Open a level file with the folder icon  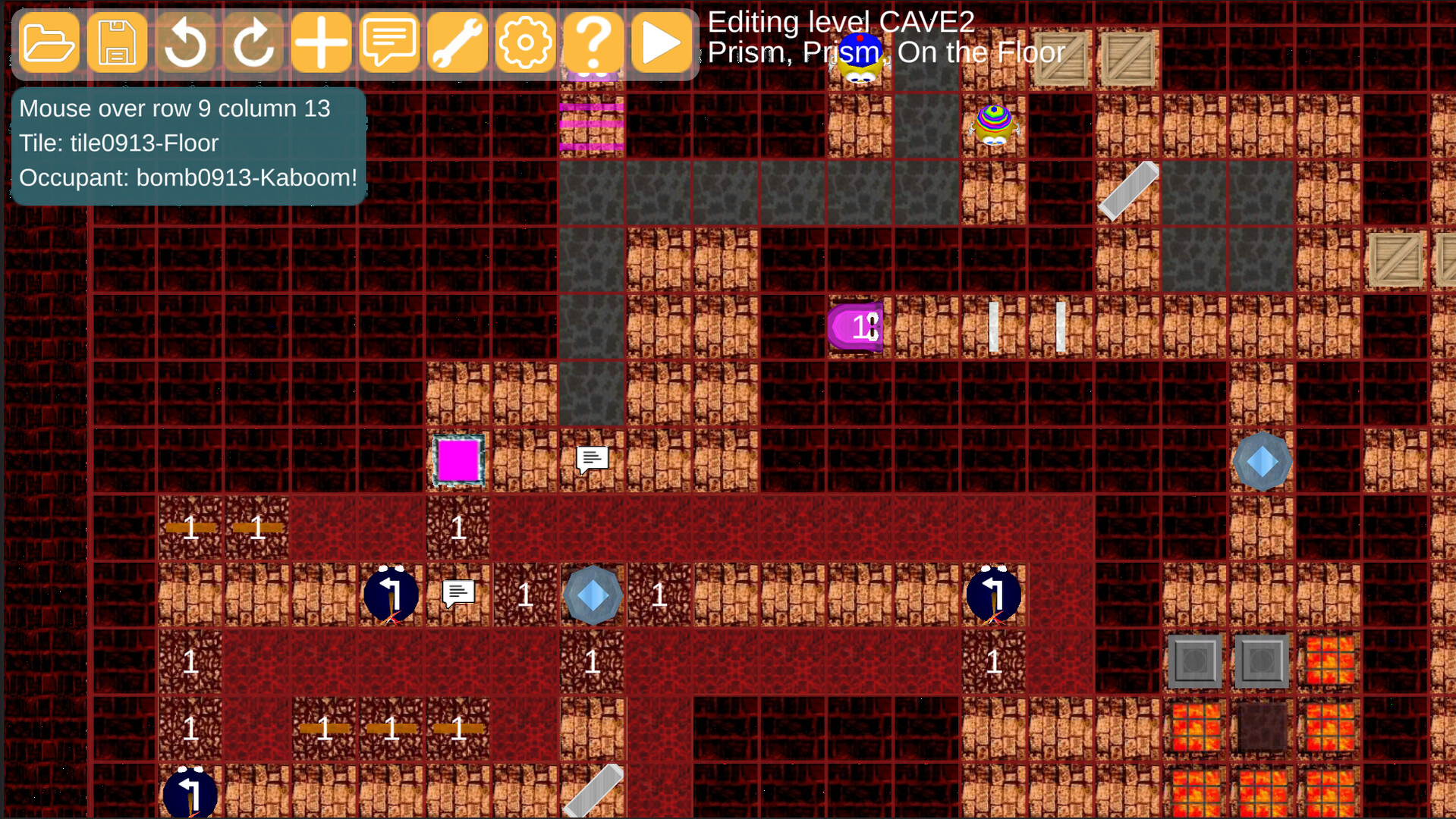coord(49,42)
